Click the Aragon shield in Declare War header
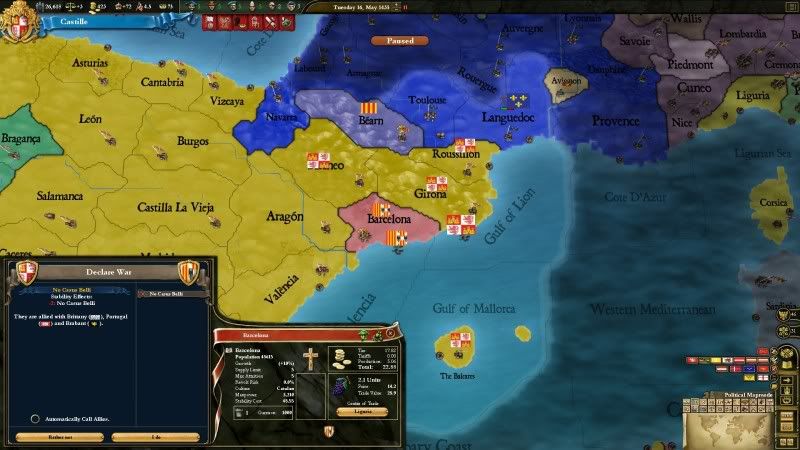 (187, 270)
